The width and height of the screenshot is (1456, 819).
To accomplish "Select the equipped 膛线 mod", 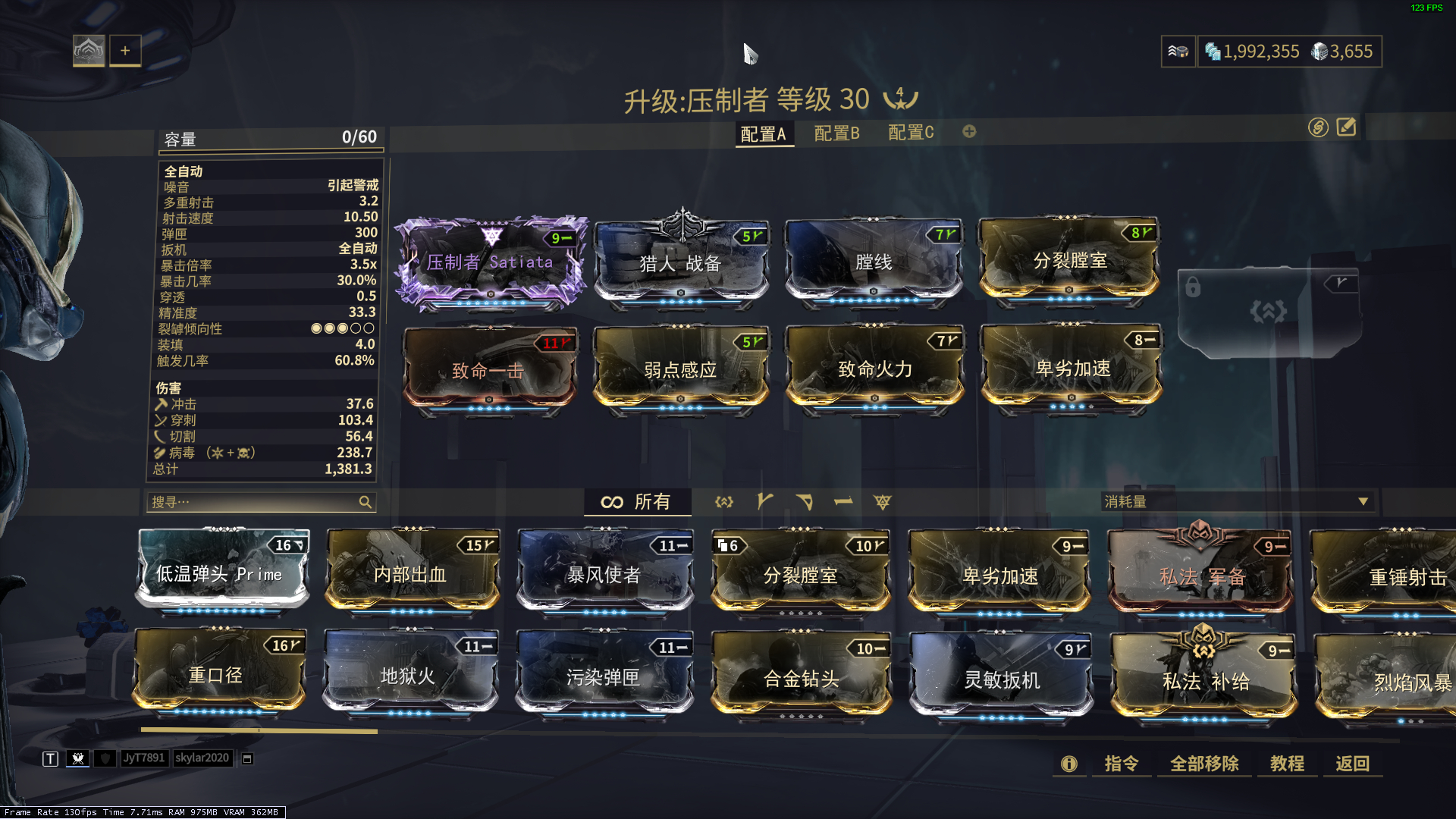I will click(x=874, y=262).
